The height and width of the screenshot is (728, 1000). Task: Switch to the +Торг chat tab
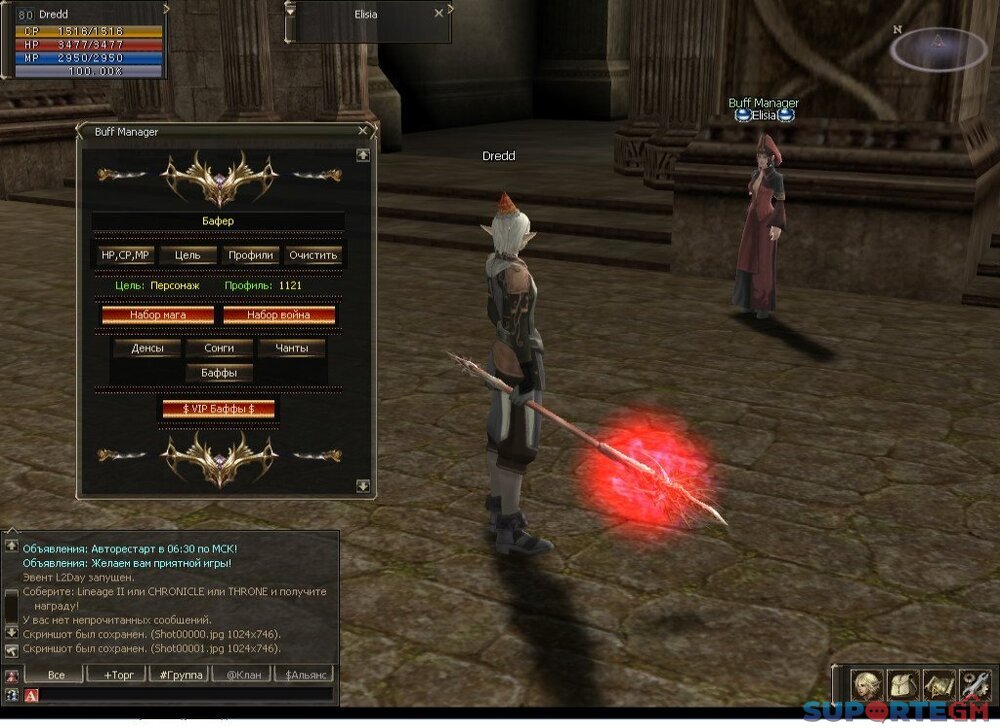[x=118, y=675]
